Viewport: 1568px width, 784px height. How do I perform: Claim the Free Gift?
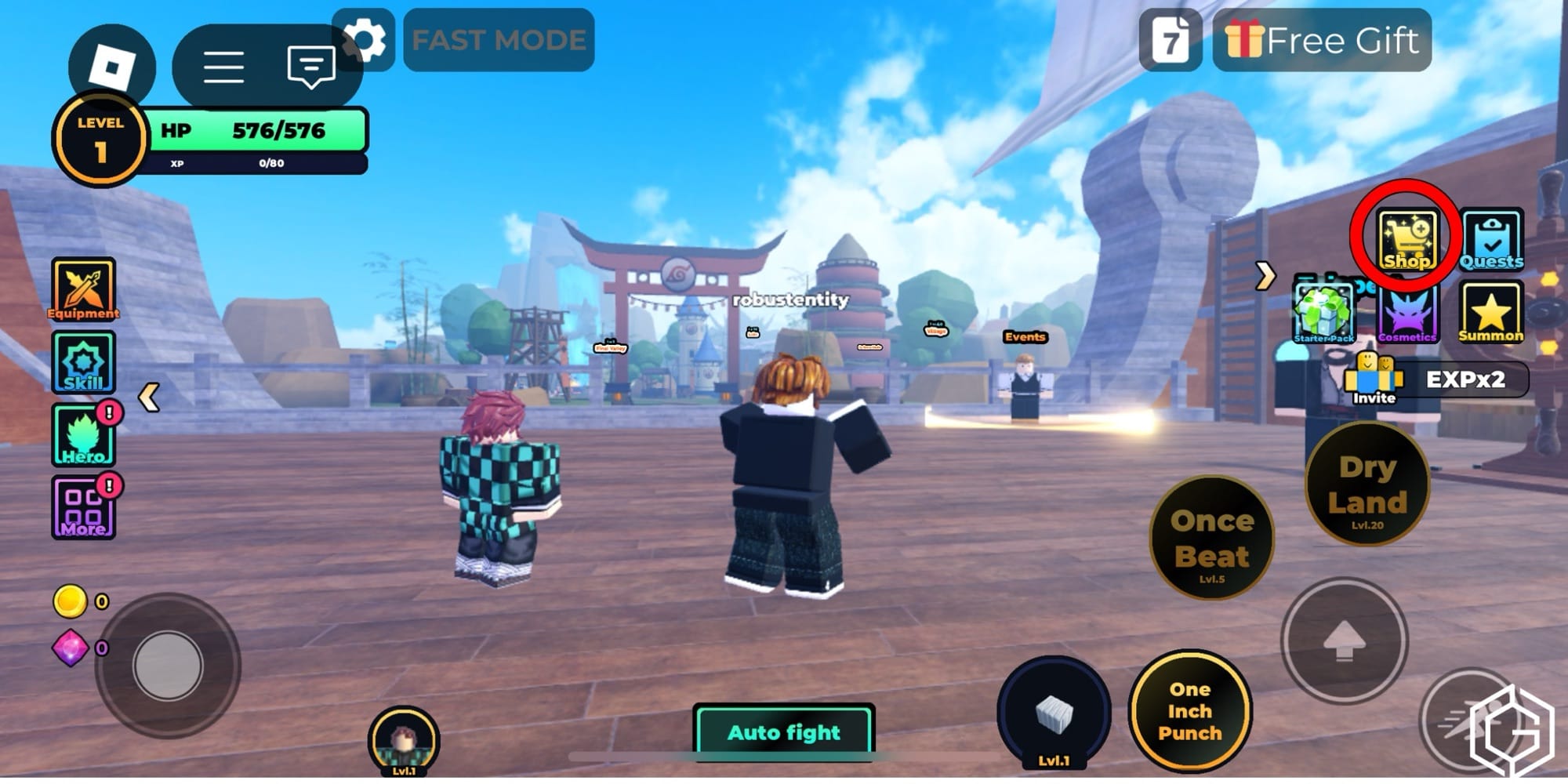point(1322,40)
